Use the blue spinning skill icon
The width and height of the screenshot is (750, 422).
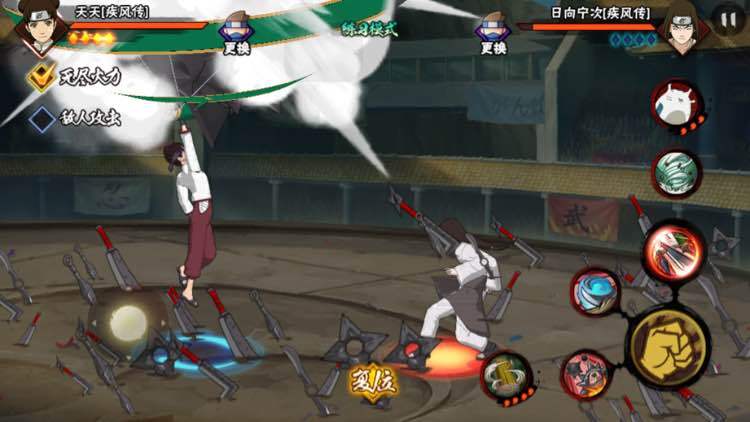tap(596, 291)
